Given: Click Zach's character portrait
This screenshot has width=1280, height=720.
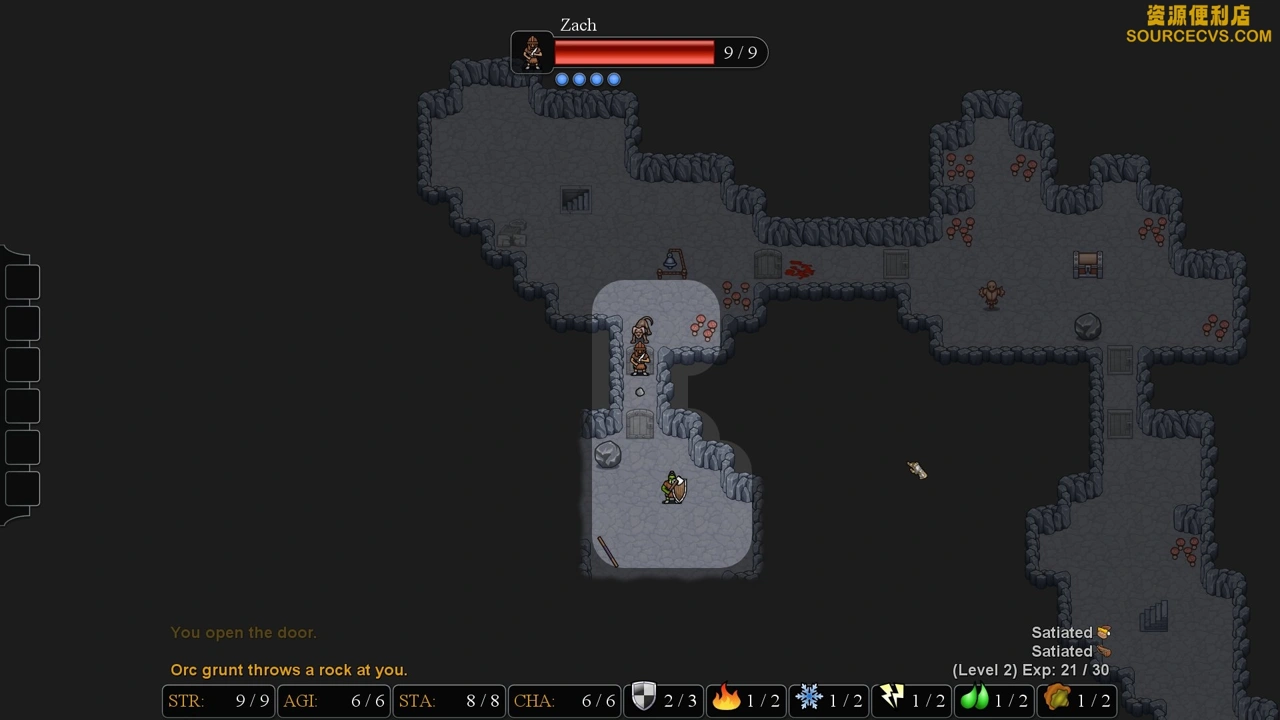Looking at the screenshot, I should click(532, 52).
